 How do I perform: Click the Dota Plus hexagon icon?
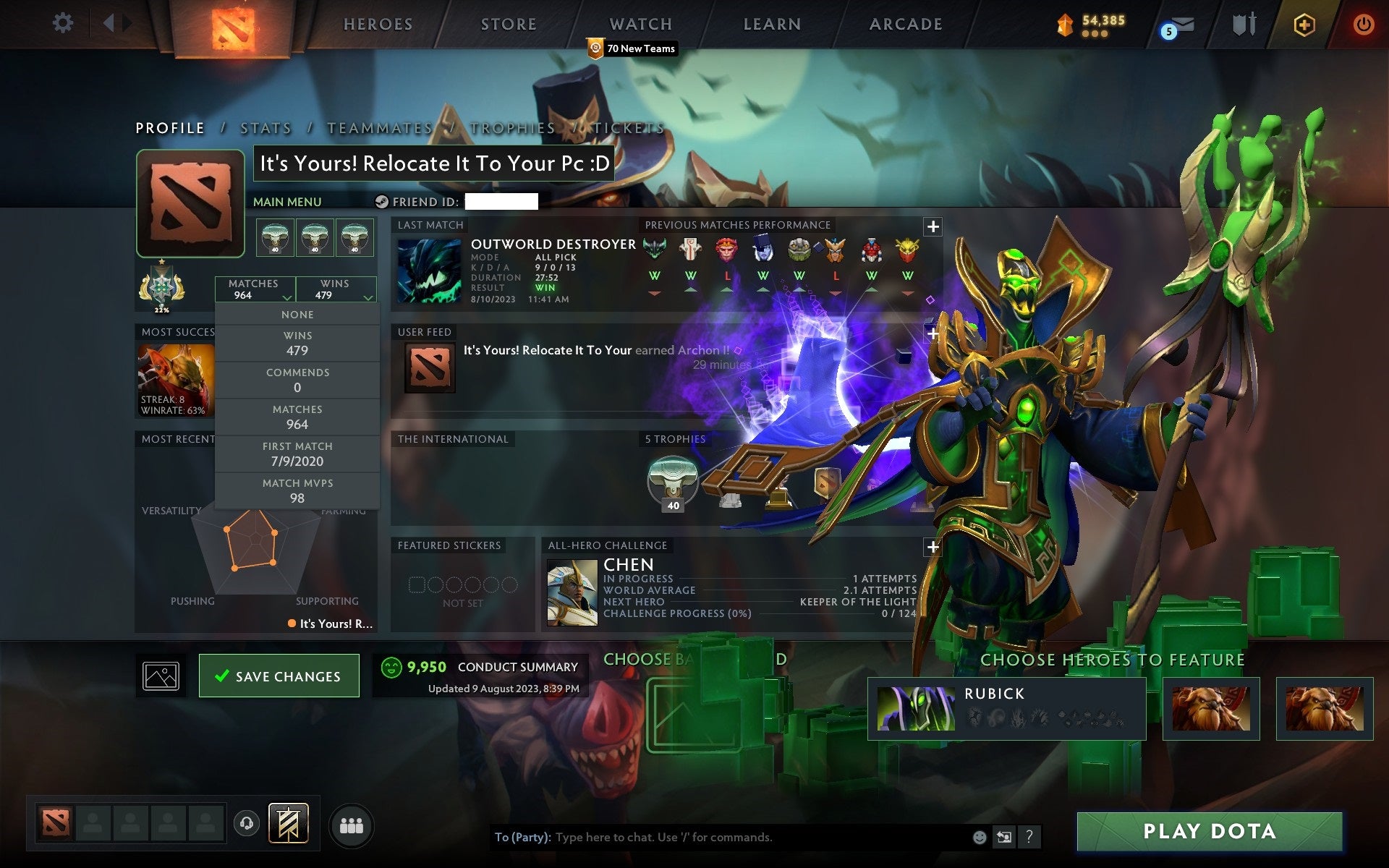click(x=1303, y=24)
